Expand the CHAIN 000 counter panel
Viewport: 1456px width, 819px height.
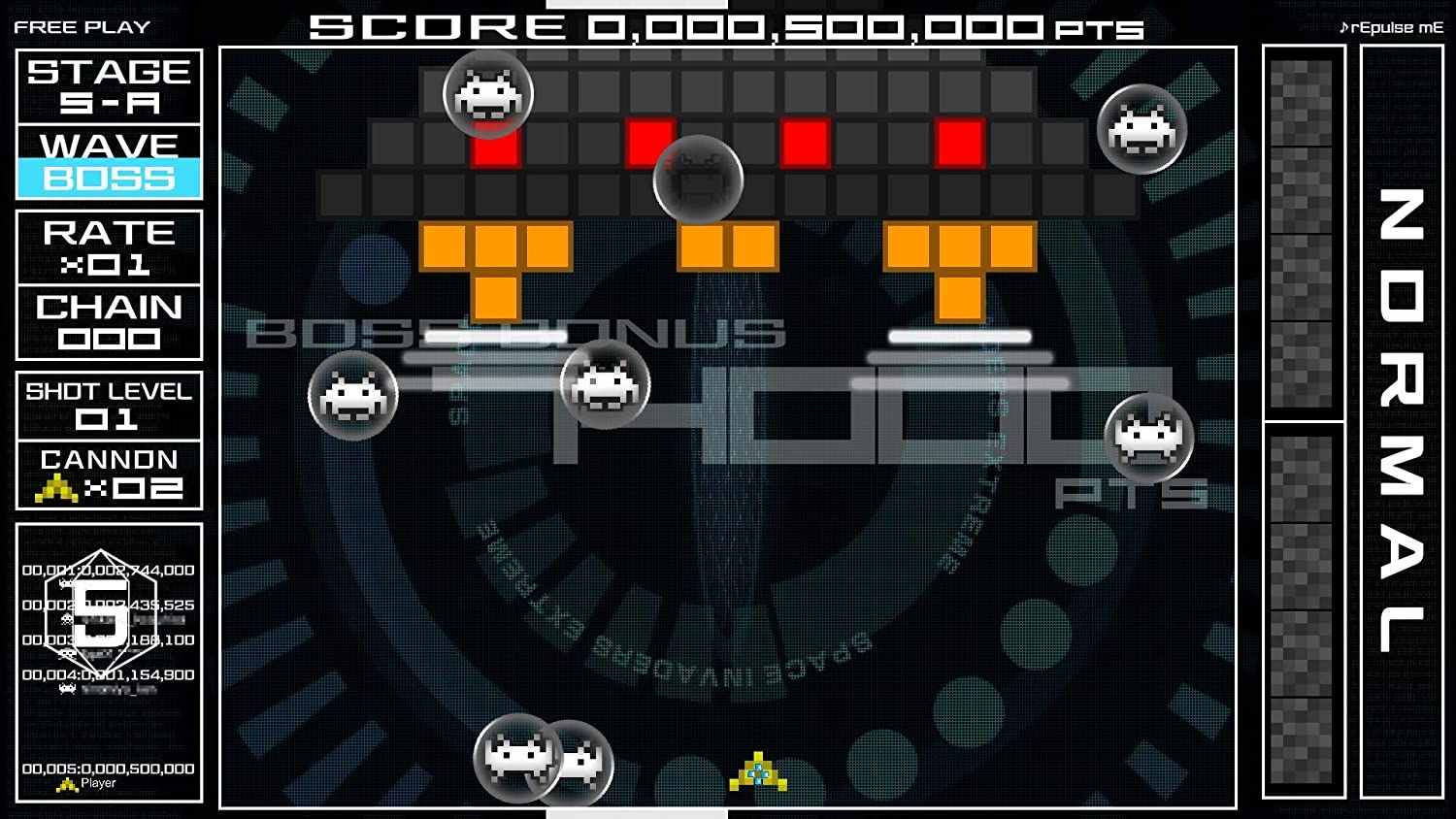[109, 322]
